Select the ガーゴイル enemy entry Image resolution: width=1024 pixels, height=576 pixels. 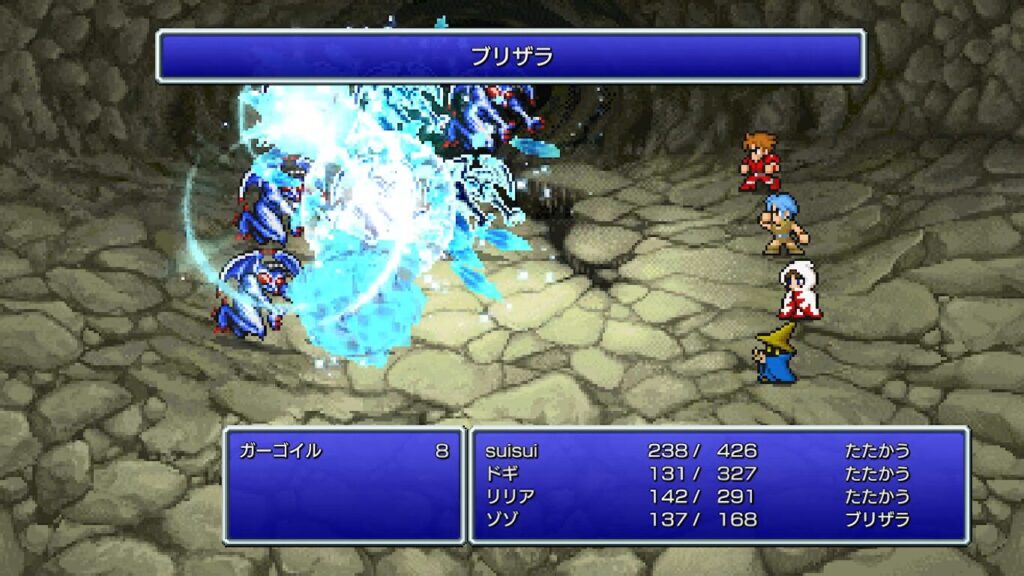coord(281,451)
